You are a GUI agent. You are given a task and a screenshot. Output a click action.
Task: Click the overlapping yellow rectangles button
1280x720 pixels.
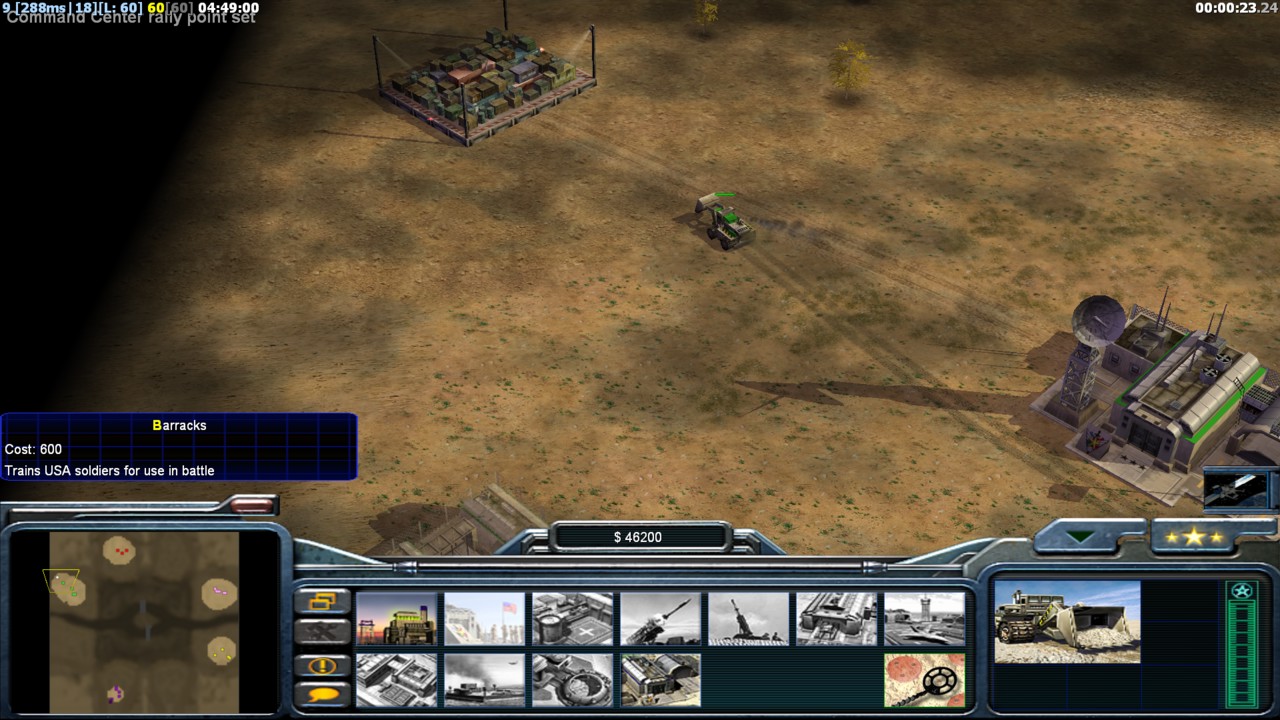point(322,601)
